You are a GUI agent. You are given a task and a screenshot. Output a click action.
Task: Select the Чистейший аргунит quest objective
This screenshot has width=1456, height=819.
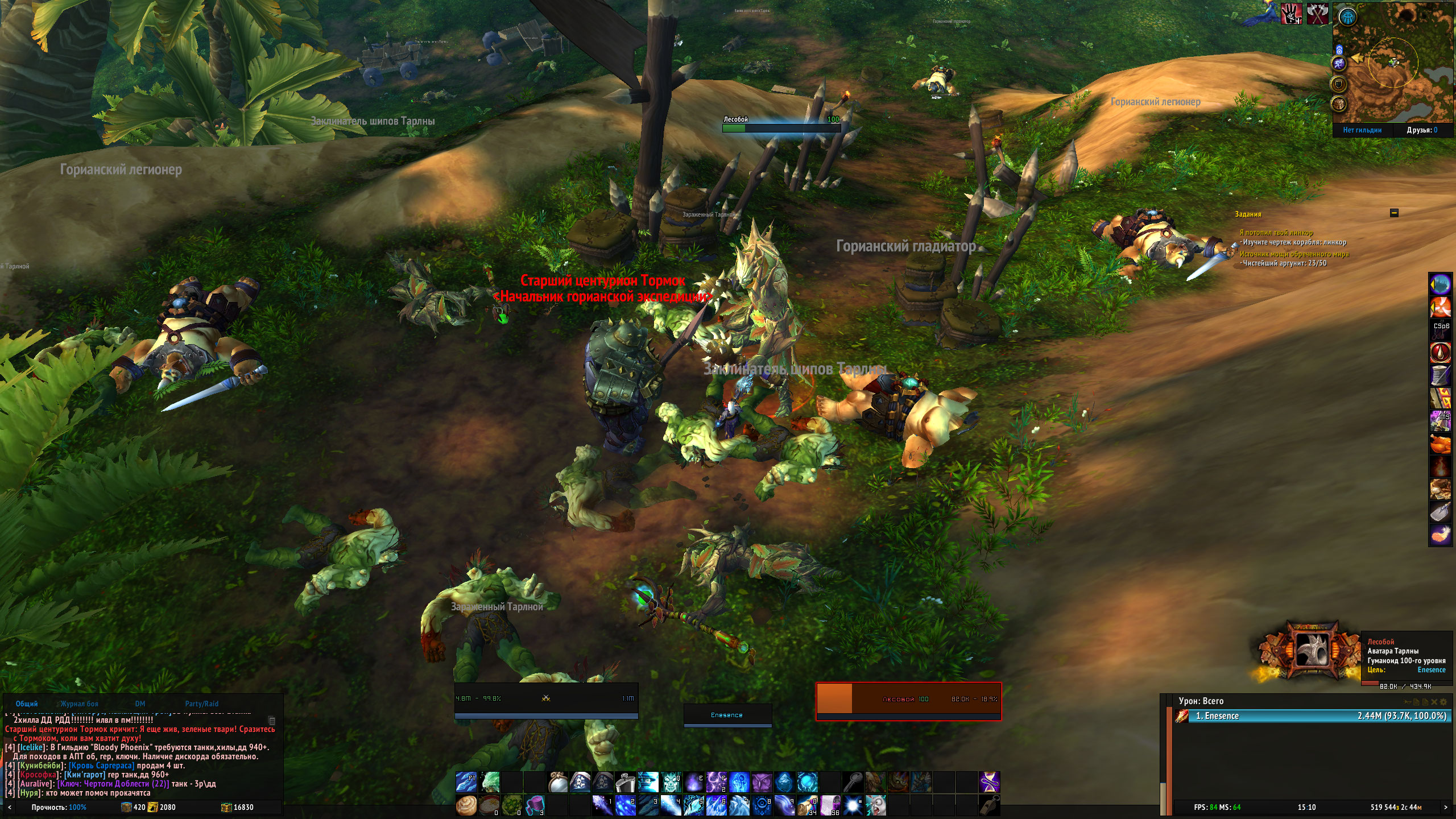click(1284, 263)
